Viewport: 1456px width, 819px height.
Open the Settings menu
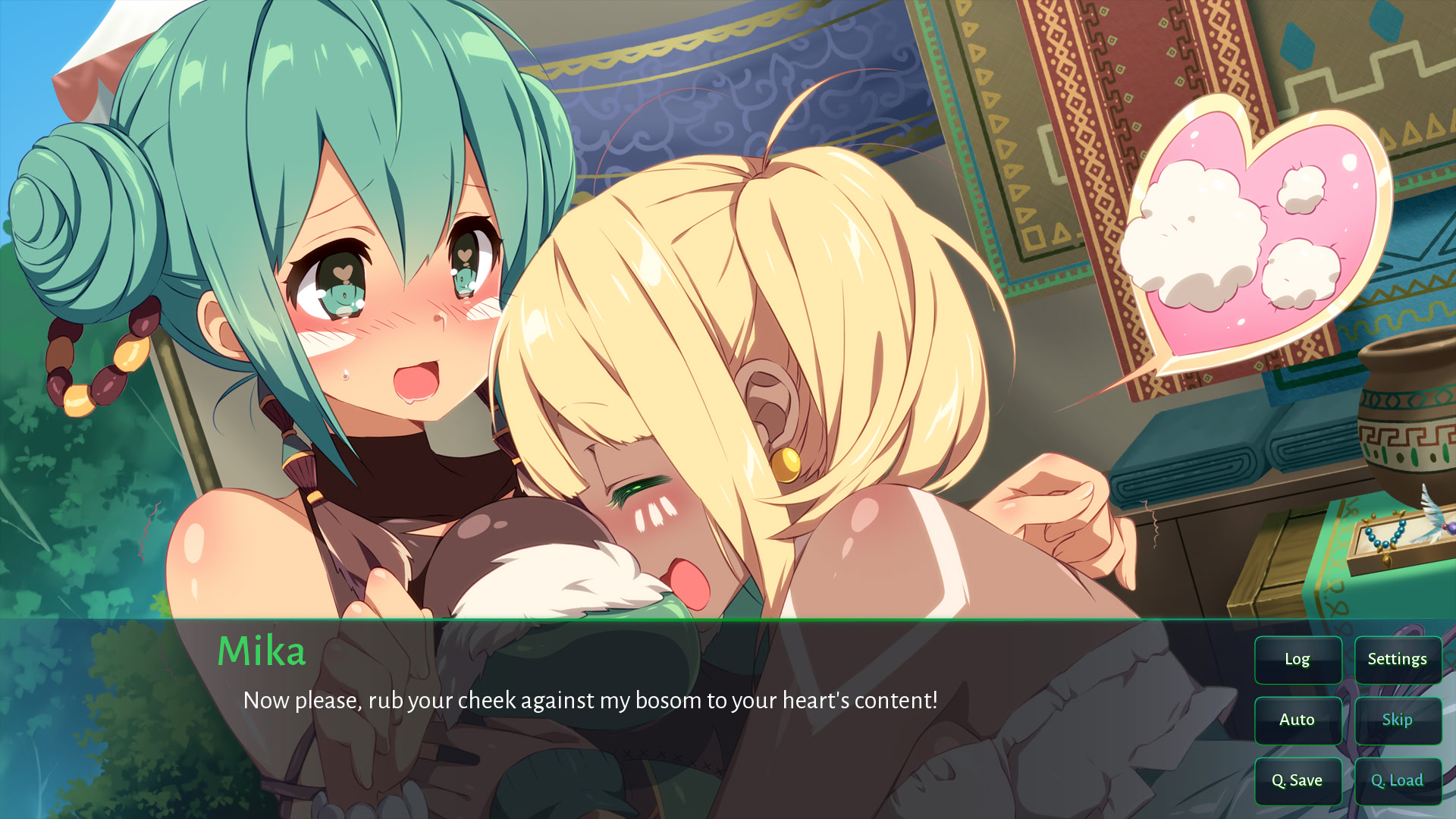(x=1397, y=660)
